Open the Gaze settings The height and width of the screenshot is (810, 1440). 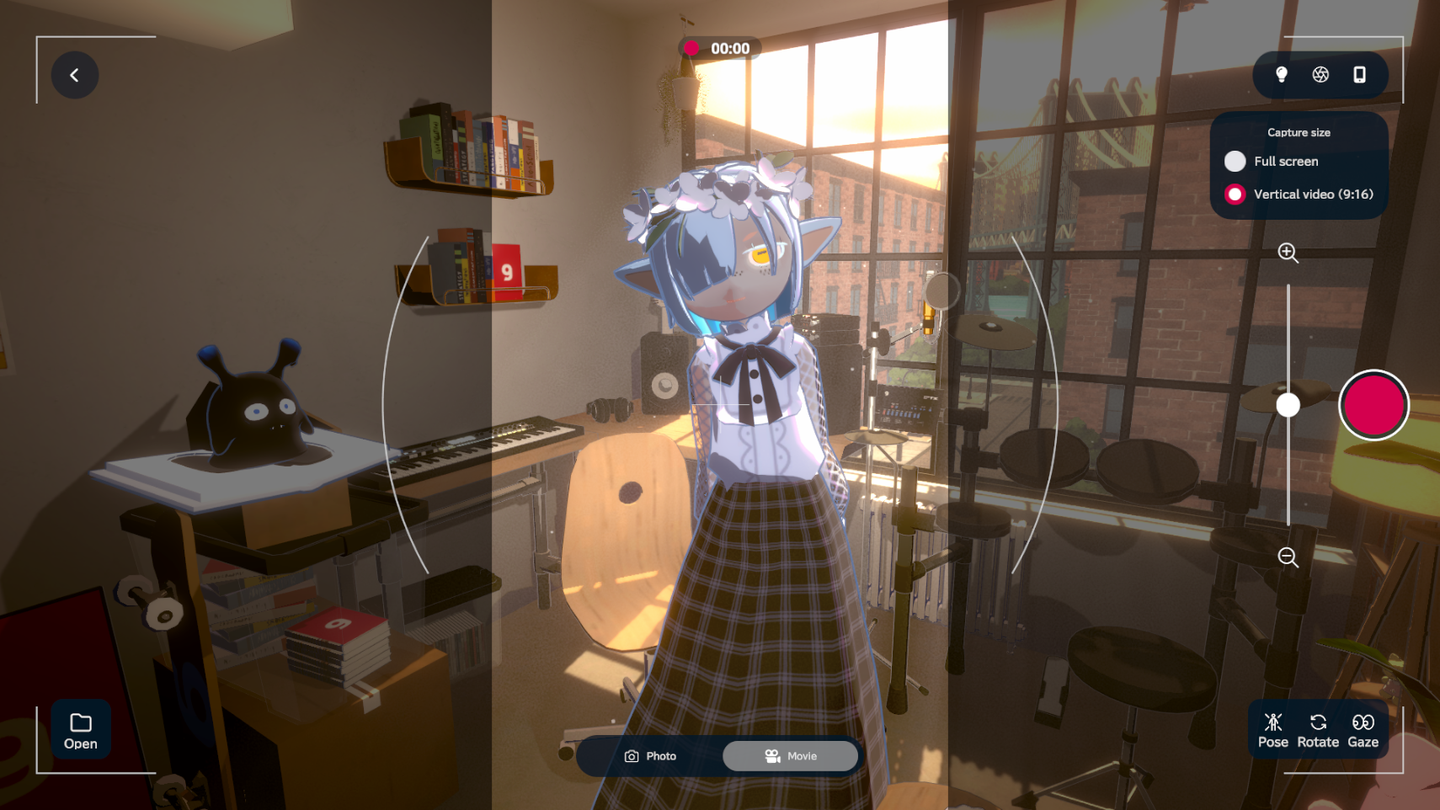tap(1363, 730)
